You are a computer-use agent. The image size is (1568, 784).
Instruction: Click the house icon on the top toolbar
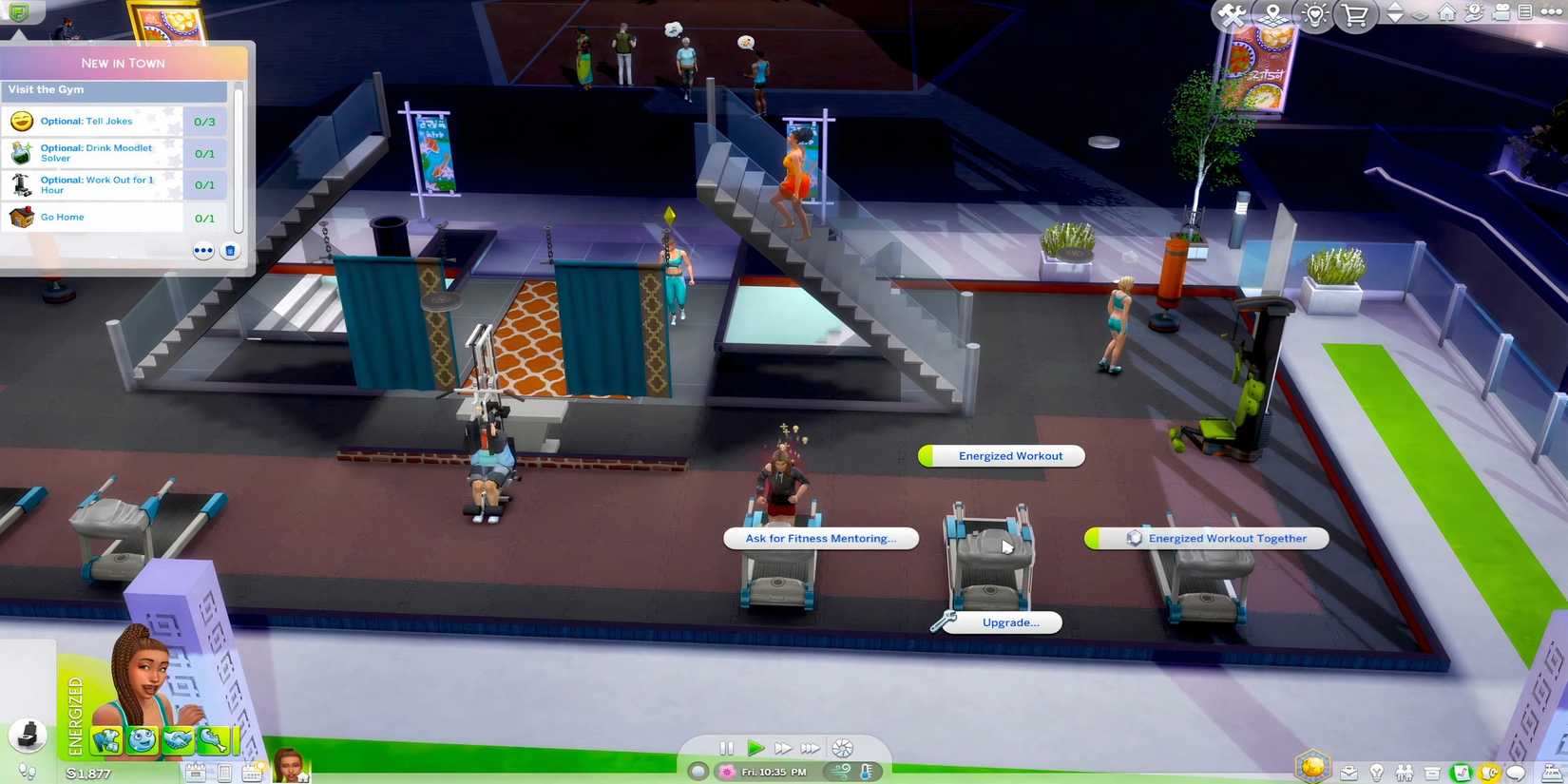[1444, 13]
